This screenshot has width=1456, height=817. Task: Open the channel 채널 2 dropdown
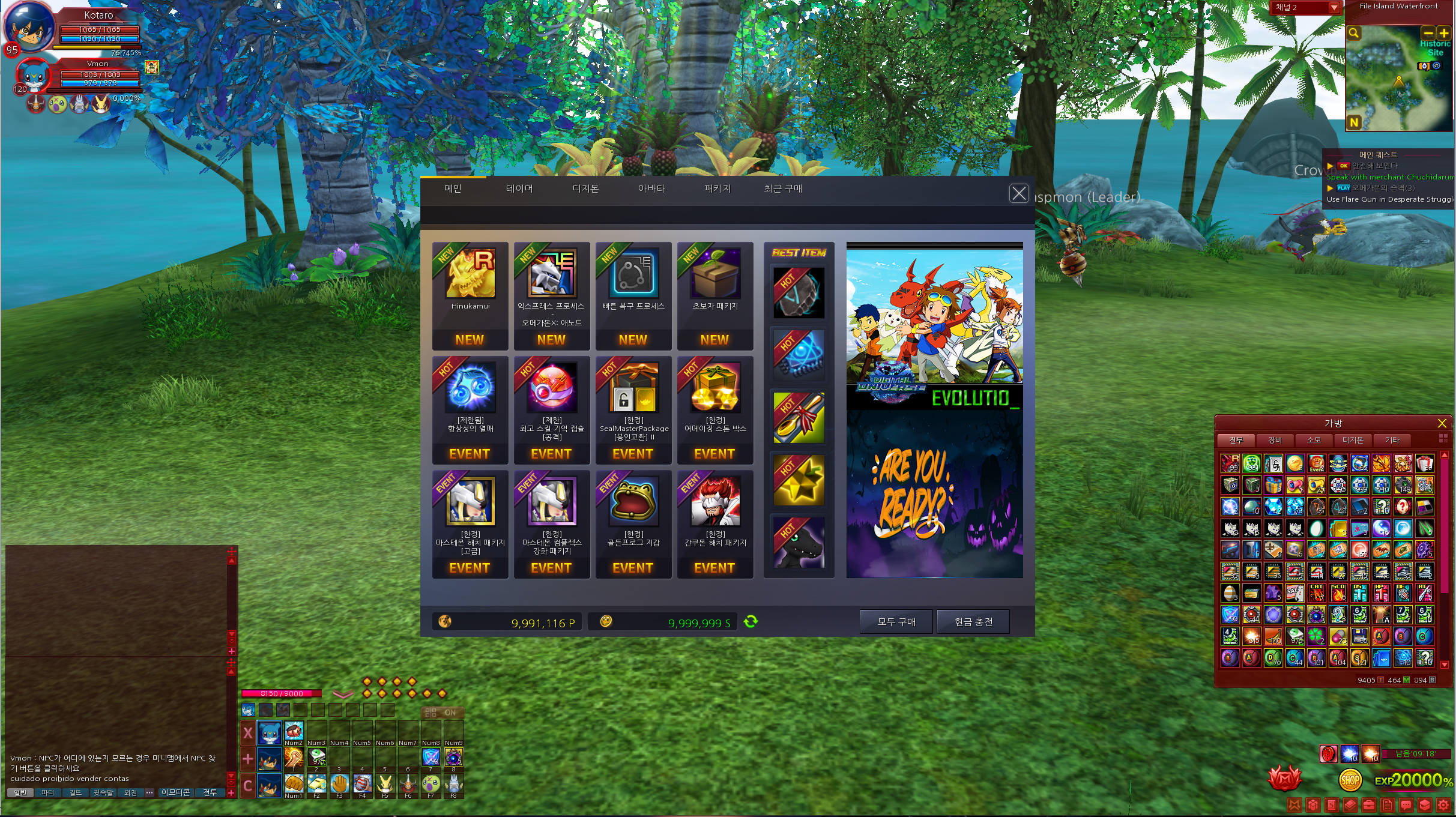(1334, 8)
